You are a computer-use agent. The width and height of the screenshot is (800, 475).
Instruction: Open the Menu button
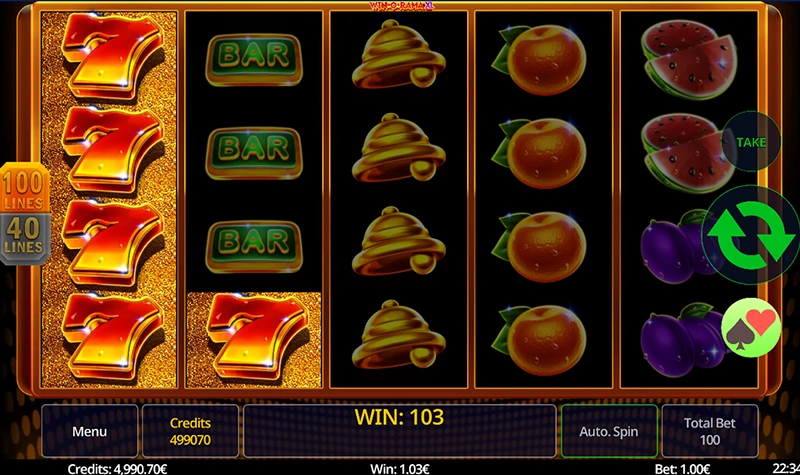[x=89, y=432]
